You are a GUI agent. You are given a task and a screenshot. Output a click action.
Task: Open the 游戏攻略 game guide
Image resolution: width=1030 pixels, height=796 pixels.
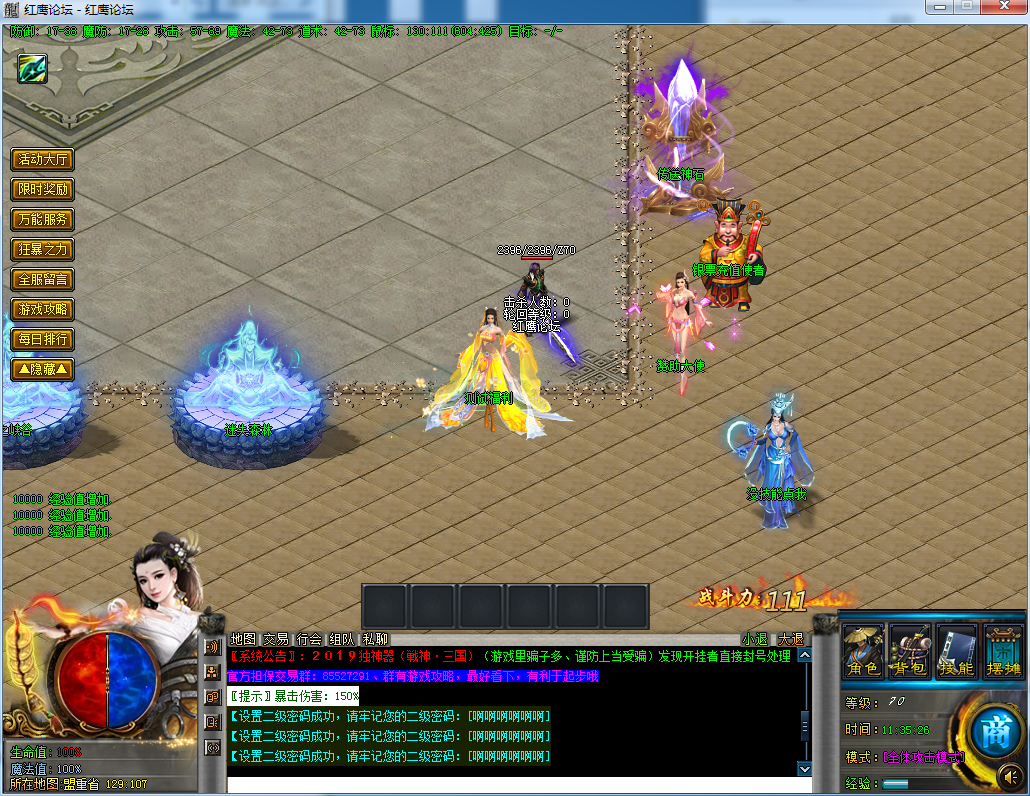[42, 310]
